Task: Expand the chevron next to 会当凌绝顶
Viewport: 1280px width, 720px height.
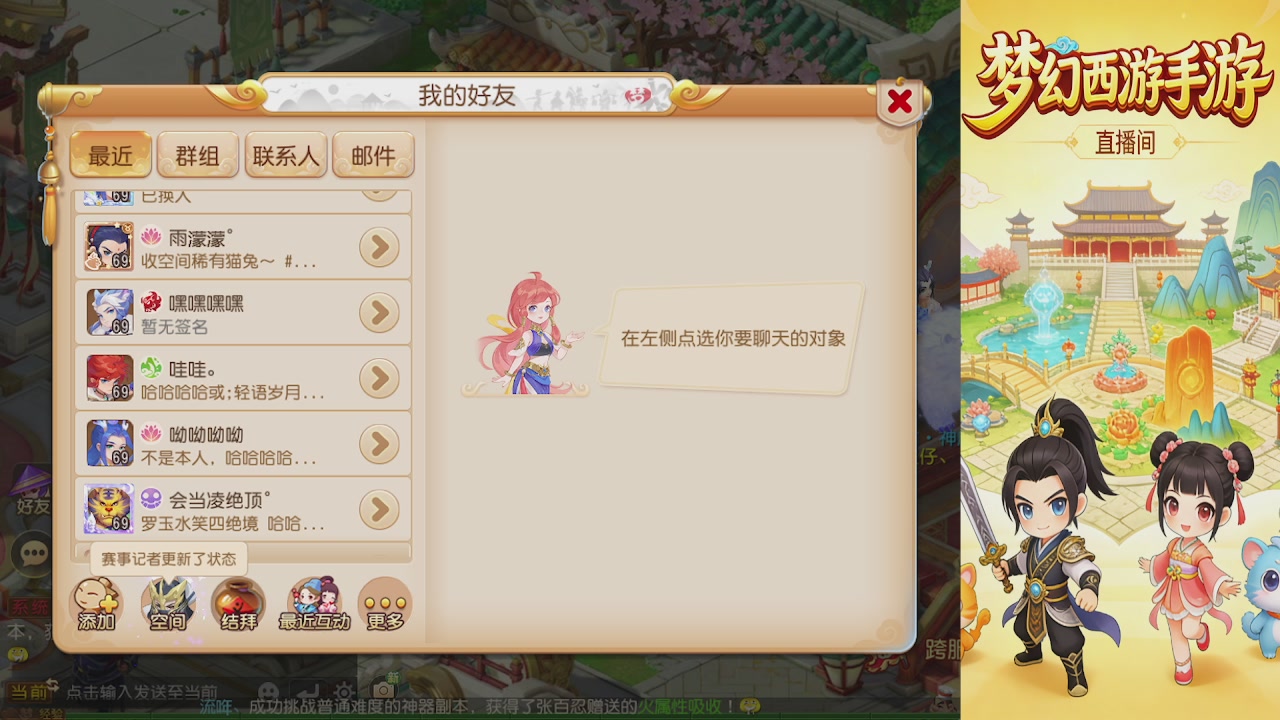Action: [x=378, y=509]
